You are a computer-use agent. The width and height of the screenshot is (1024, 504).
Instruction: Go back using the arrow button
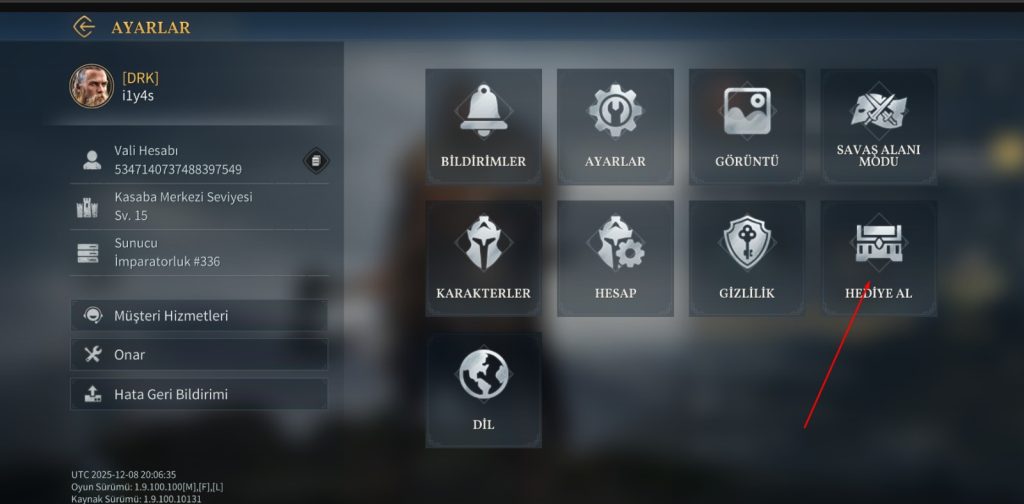point(84,27)
